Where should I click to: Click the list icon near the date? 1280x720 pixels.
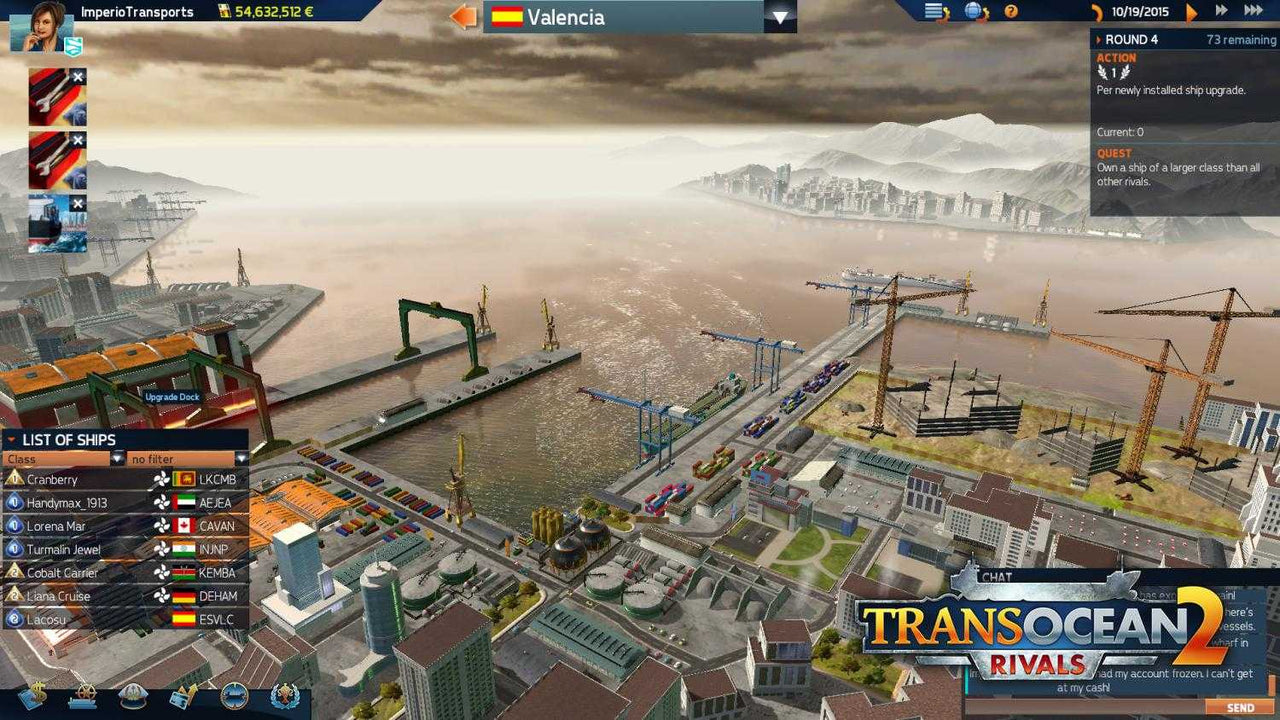click(935, 12)
